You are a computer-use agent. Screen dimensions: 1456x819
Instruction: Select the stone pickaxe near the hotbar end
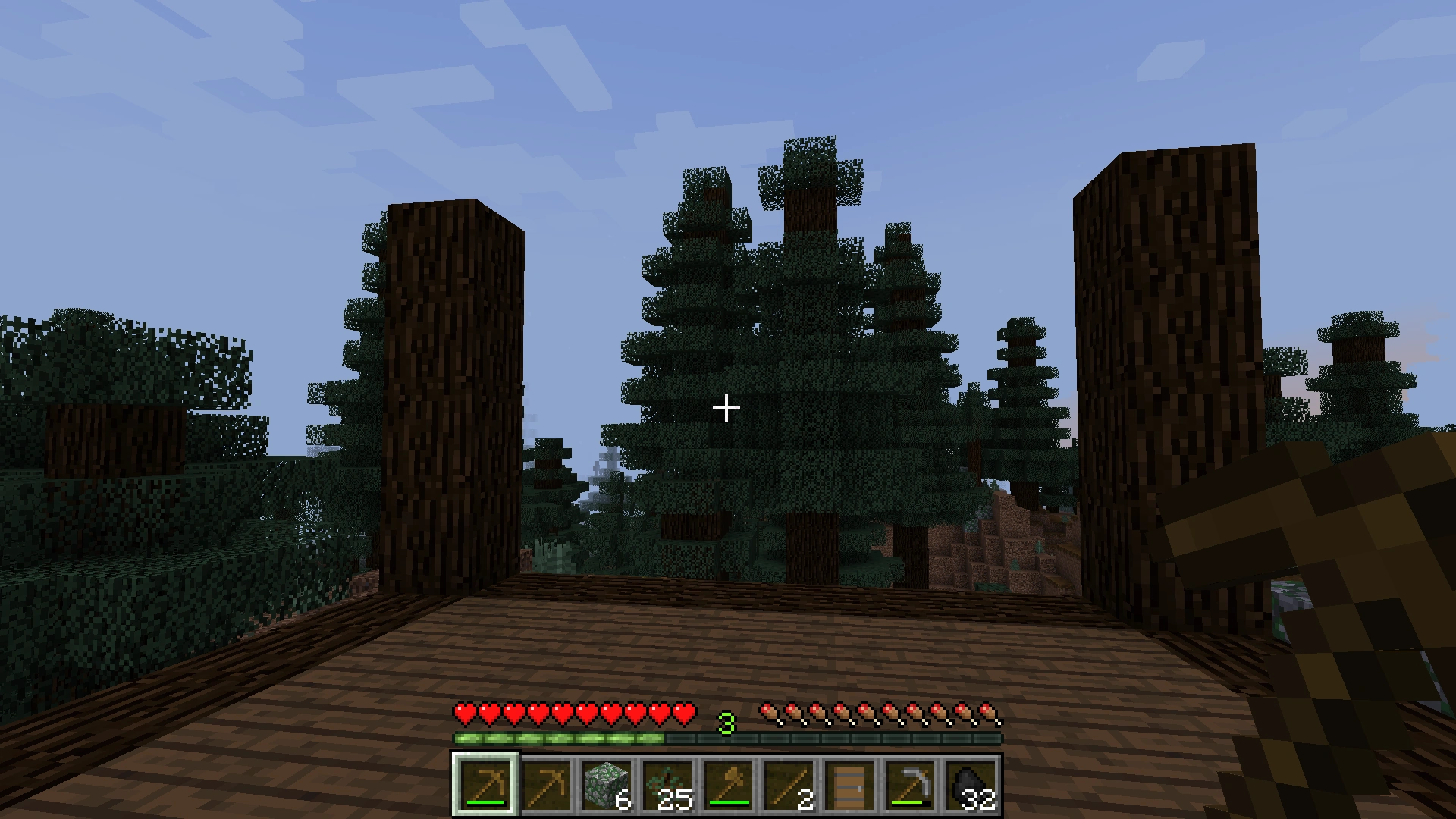tap(912, 785)
